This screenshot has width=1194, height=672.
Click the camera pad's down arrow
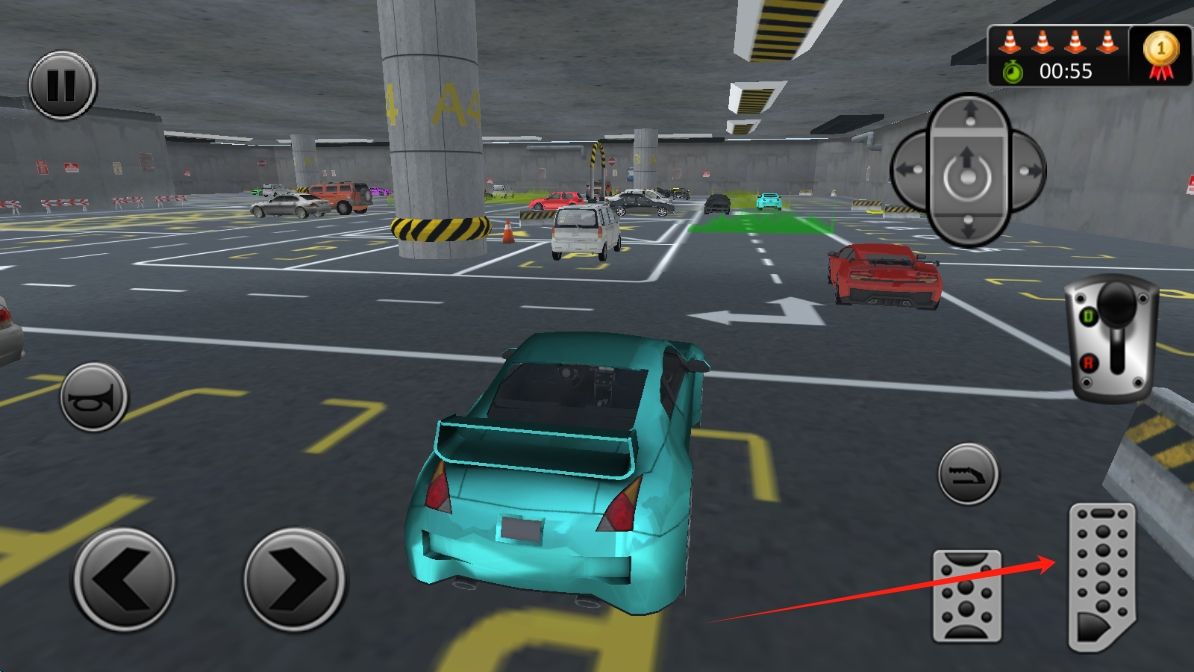(968, 228)
